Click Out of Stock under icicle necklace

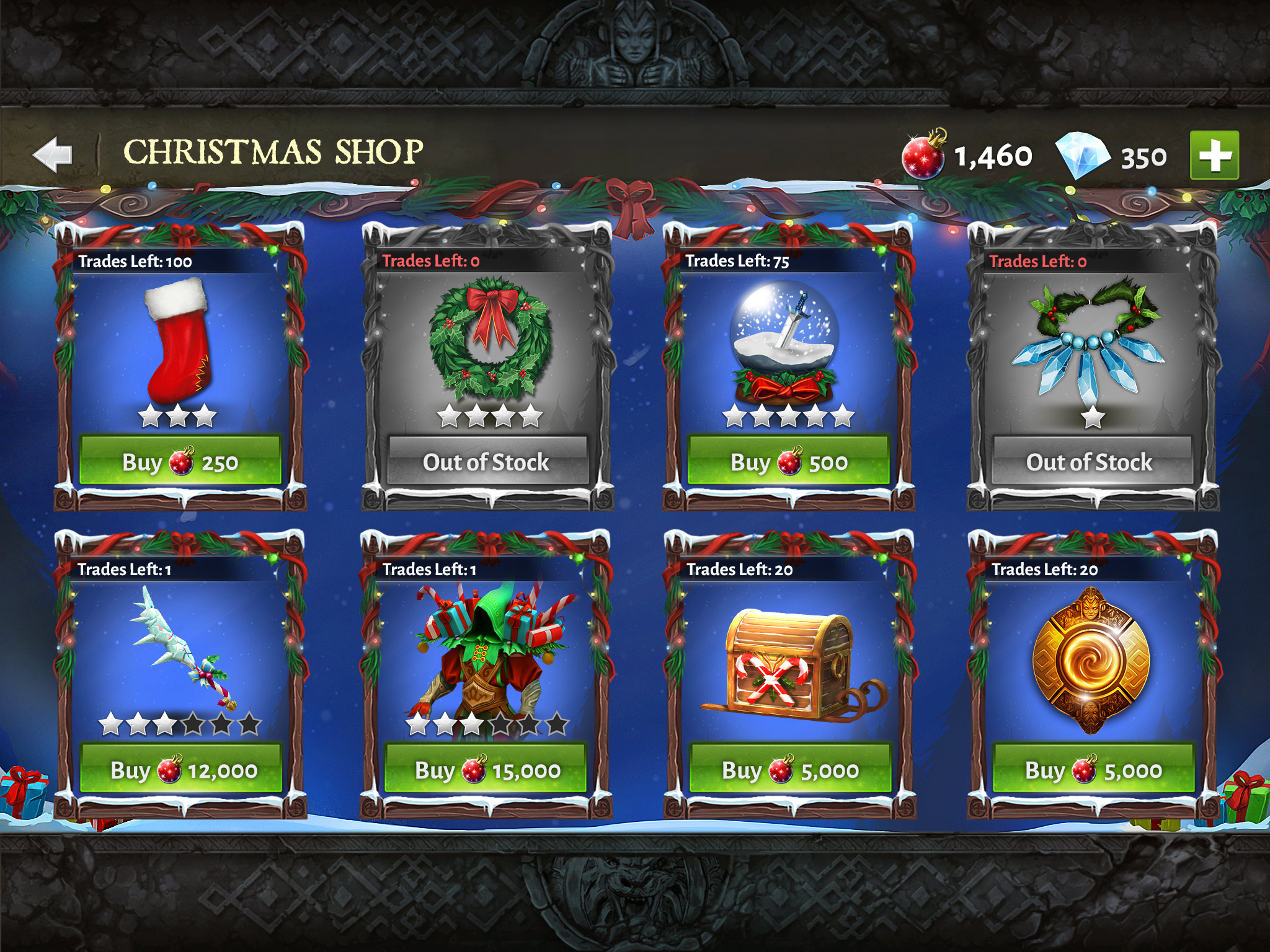[1091, 462]
